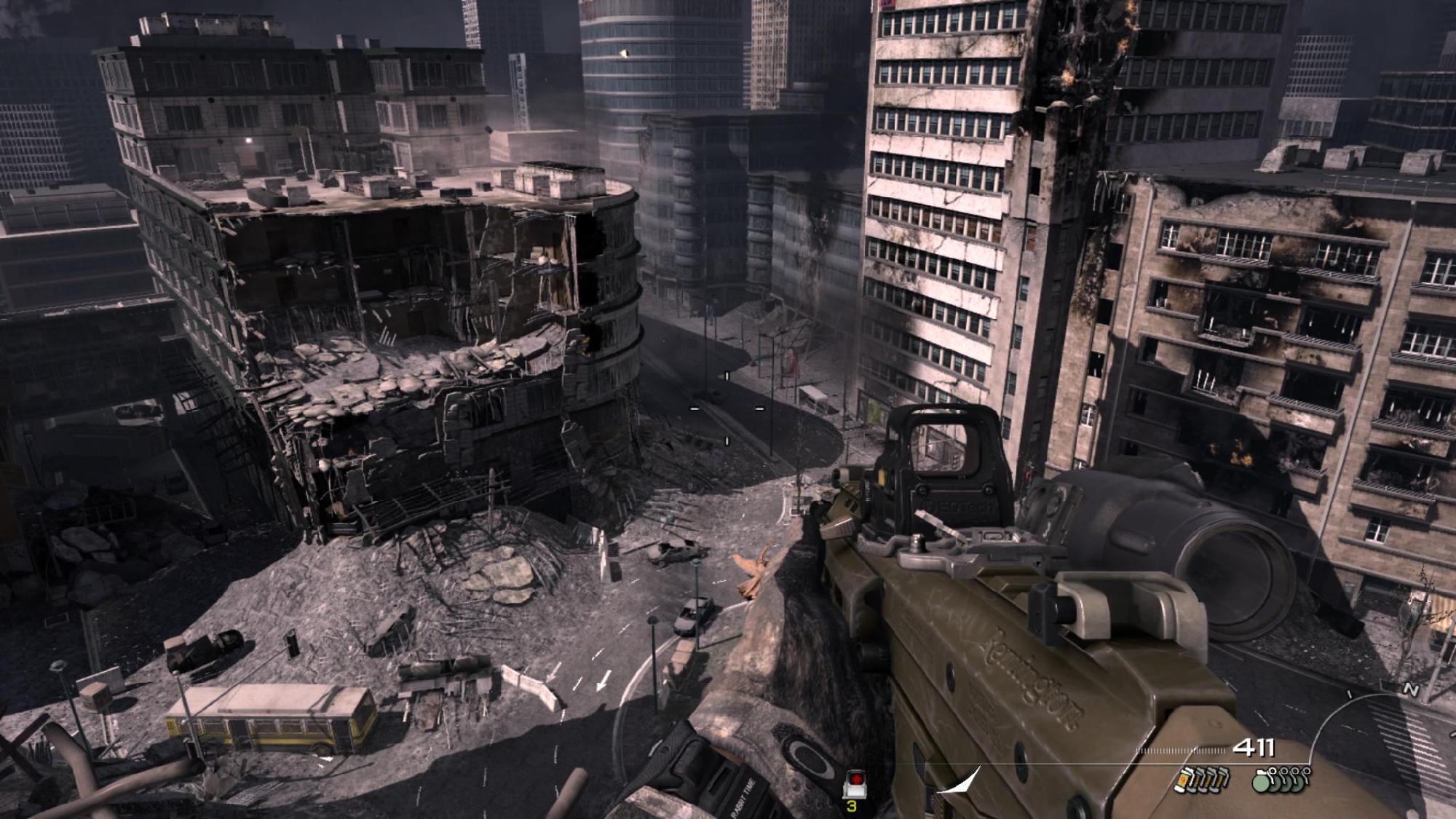Click the red-dot equipment icon
Viewport: 1456px width, 819px height.
(x=854, y=786)
